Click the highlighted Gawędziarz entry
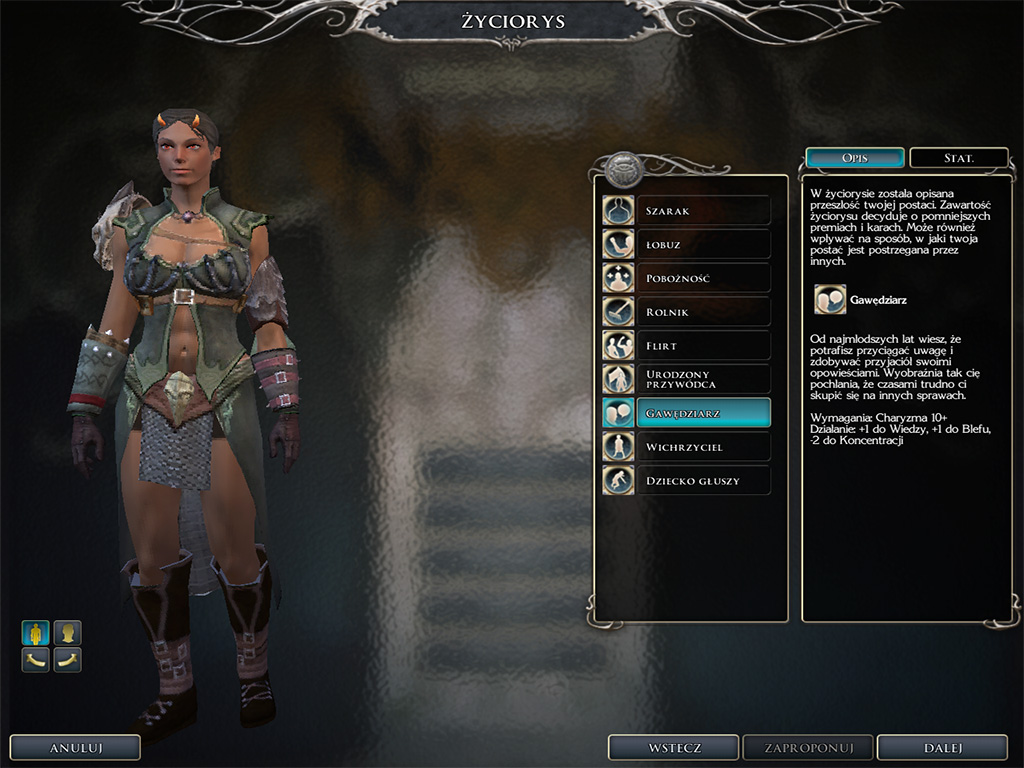Image resolution: width=1024 pixels, height=768 pixels. point(687,413)
